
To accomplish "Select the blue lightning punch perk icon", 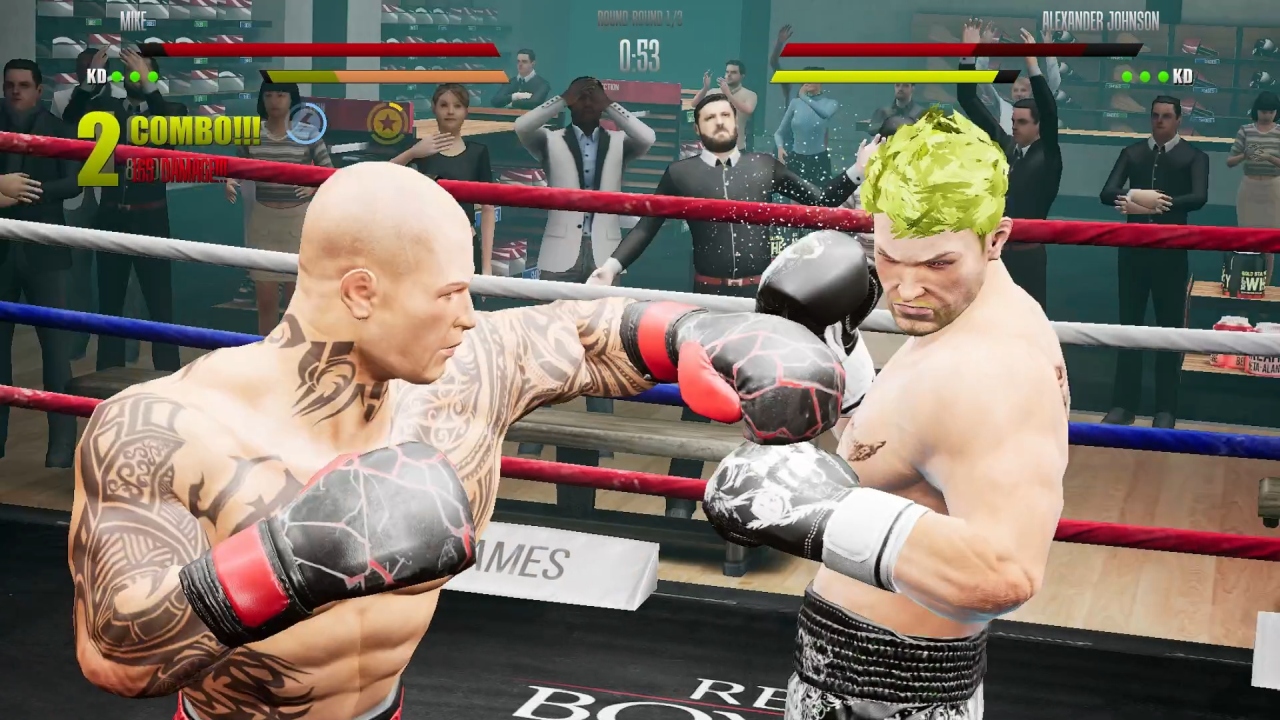I will tap(307, 124).
